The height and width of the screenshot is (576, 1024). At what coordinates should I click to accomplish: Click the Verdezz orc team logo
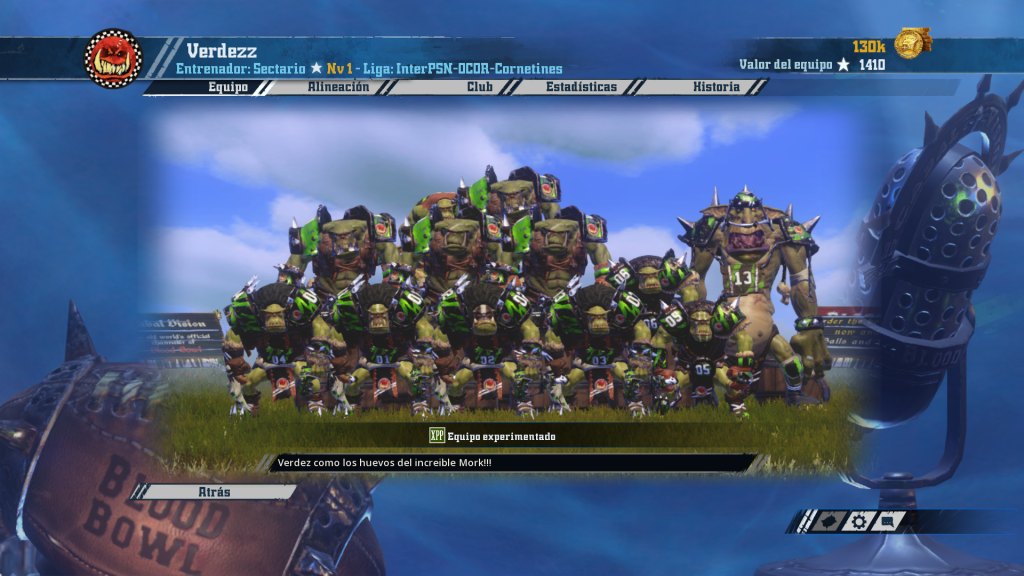coord(113,58)
